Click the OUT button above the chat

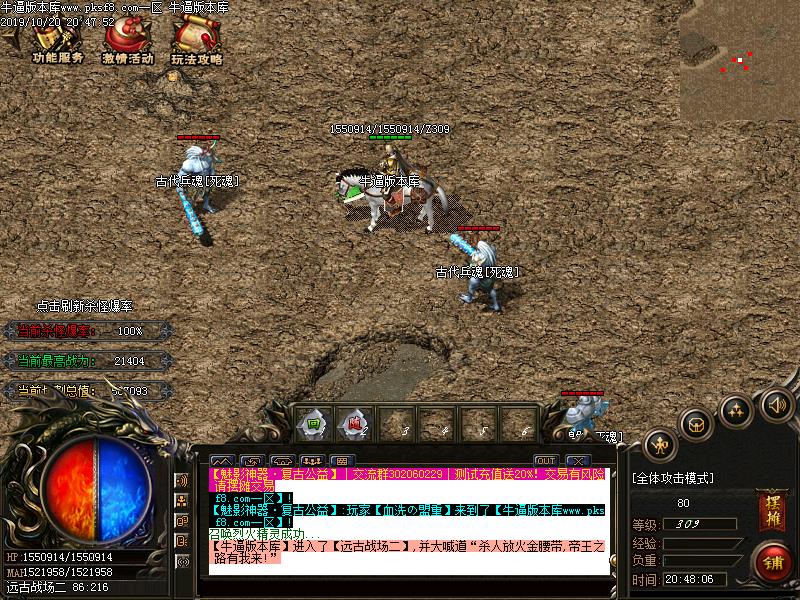pyautogui.click(x=545, y=461)
